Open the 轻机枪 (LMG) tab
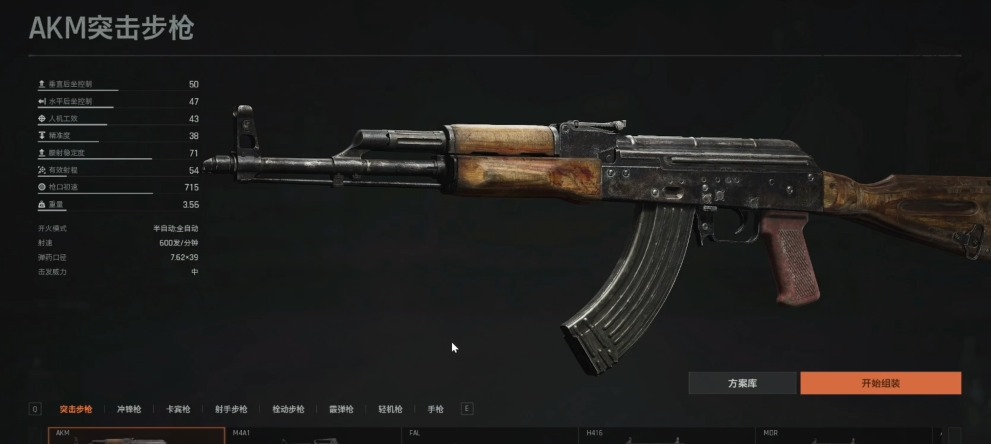Image resolution: width=991 pixels, height=444 pixels. pyautogui.click(x=390, y=409)
